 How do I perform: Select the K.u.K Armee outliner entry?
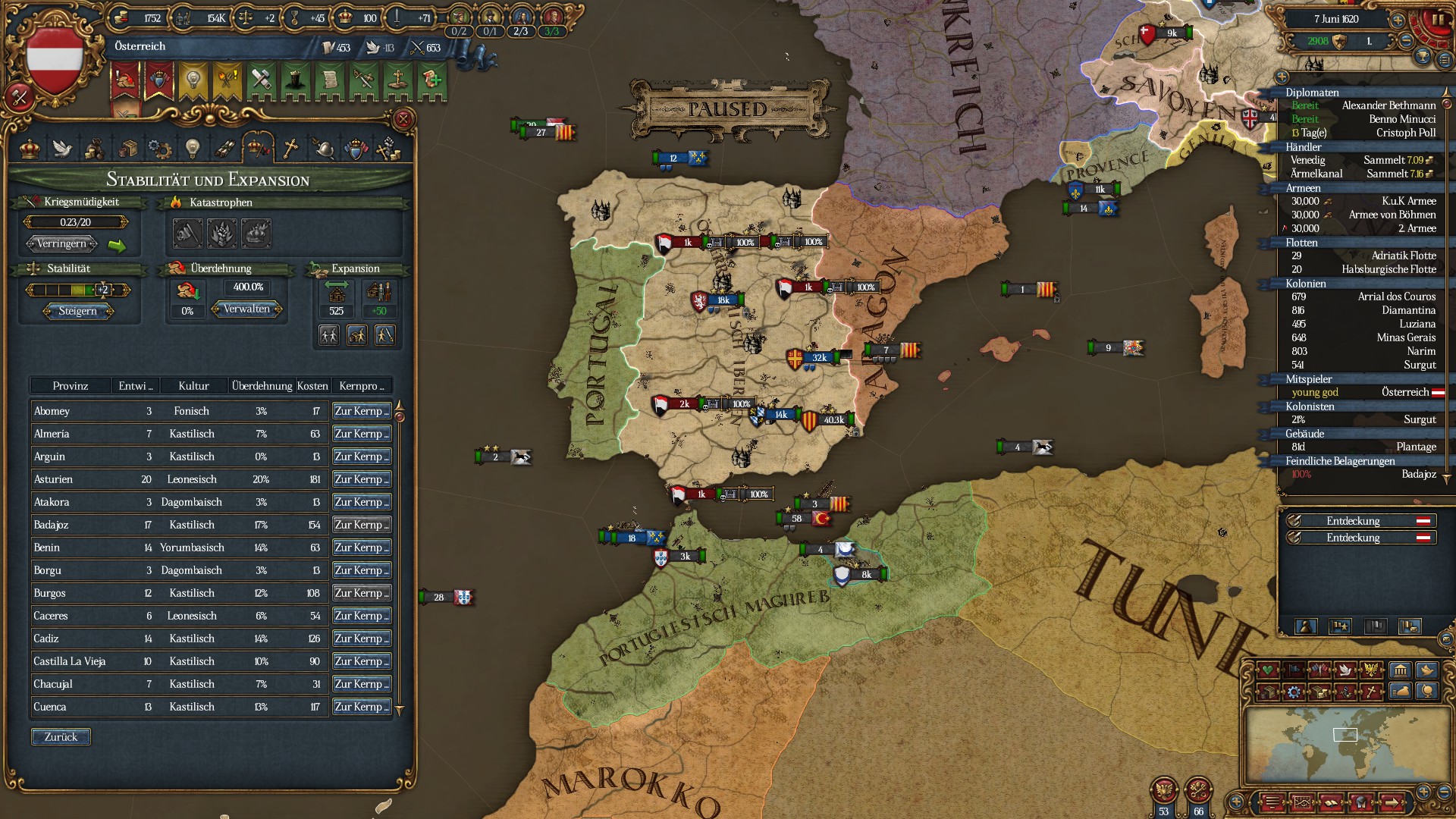(1363, 201)
